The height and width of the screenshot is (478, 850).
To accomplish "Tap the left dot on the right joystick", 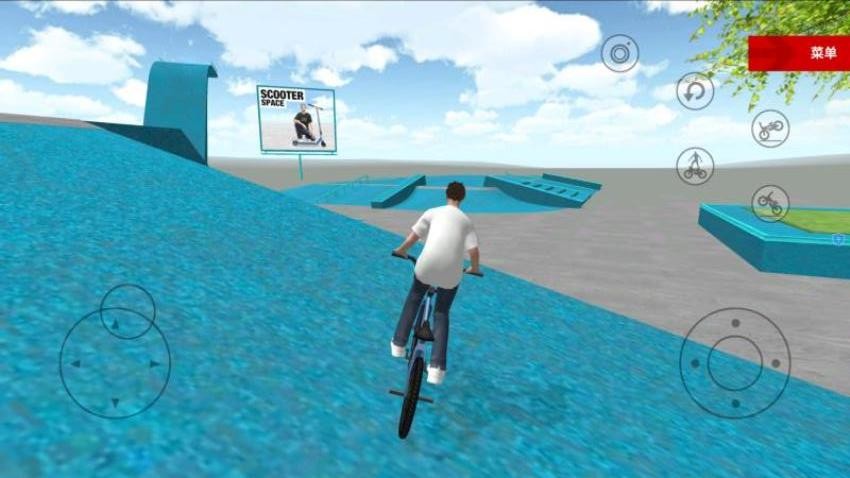I will [x=695, y=363].
